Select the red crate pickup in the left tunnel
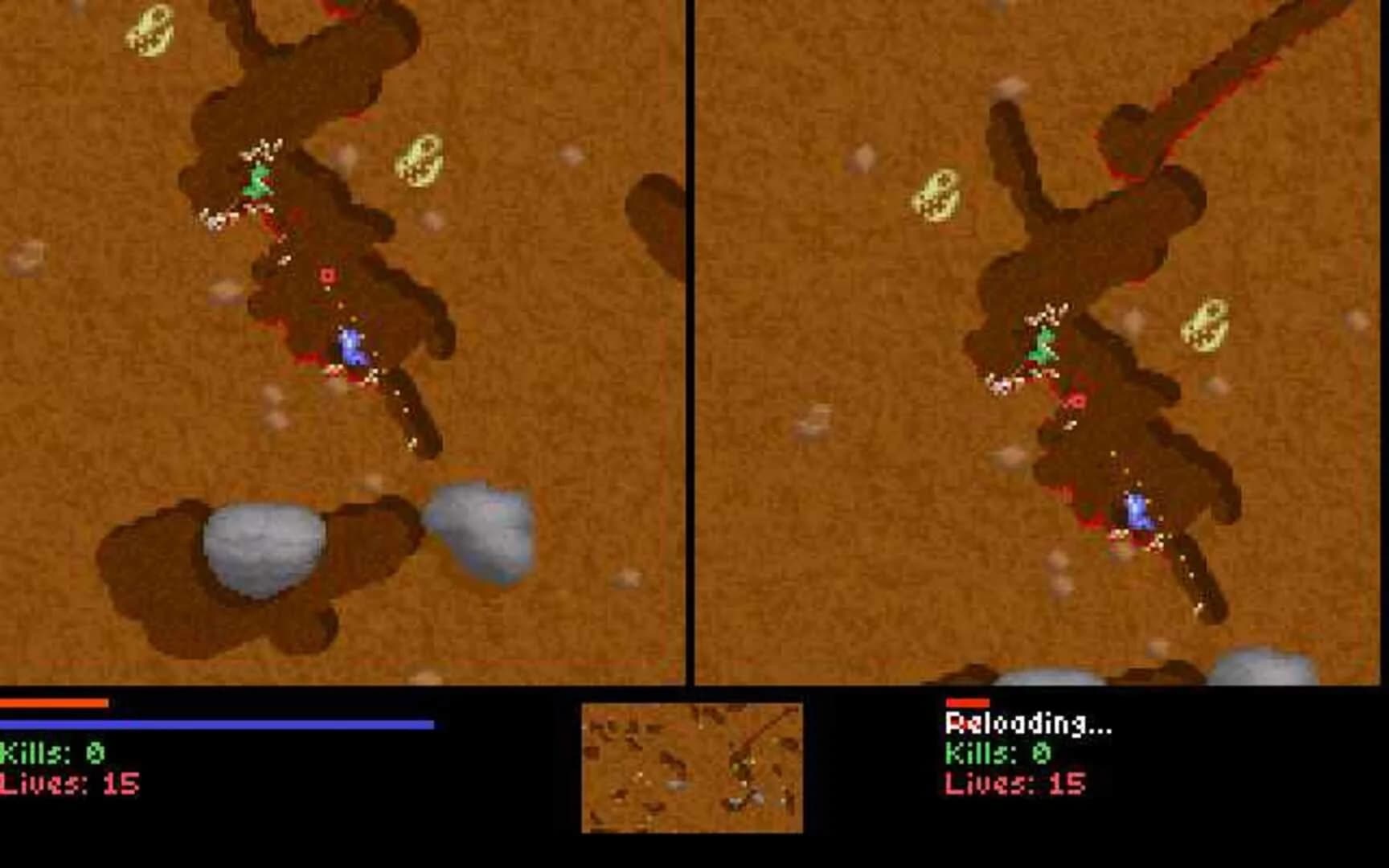 tap(328, 275)
